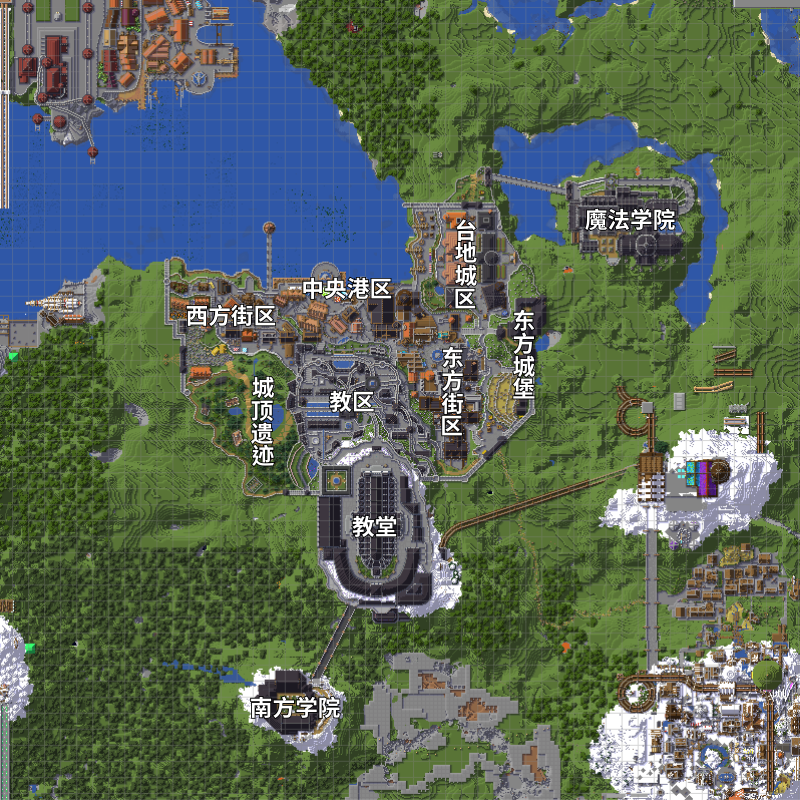The image size is (800, 800).
Task: Choose the 中央港区 map label
Action: click(346, 290)
